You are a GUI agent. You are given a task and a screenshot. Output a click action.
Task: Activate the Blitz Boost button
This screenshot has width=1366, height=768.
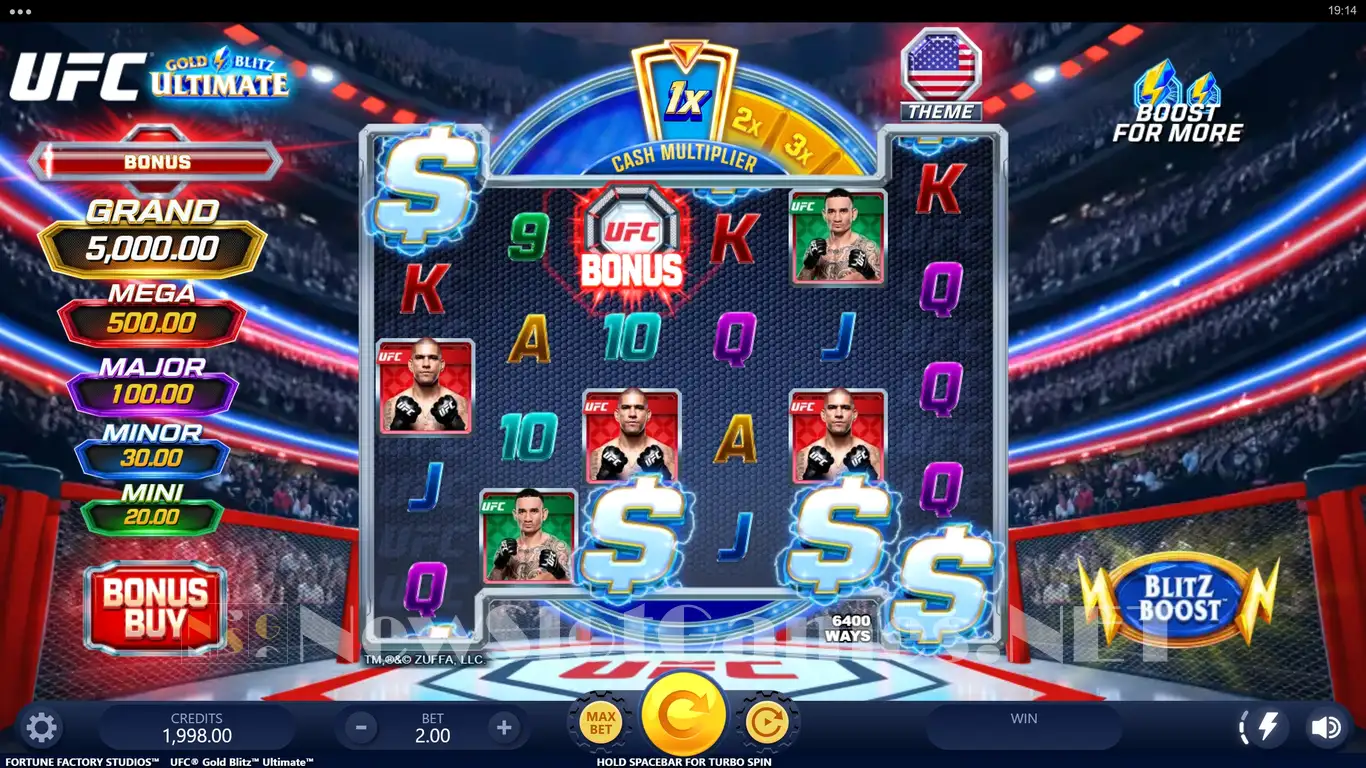point(1179,600)
